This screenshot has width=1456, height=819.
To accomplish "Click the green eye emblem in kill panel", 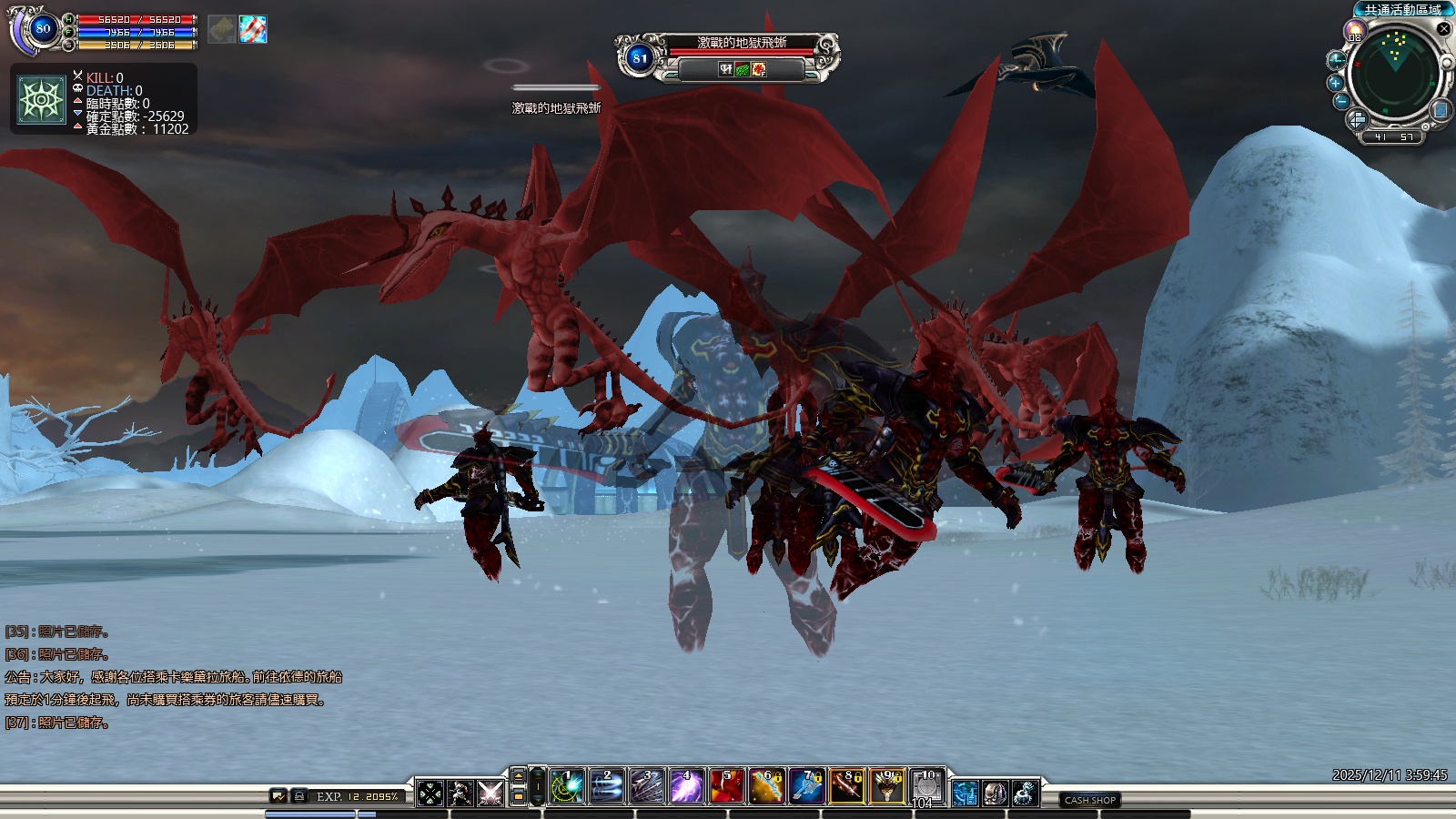I will (42, 100).
